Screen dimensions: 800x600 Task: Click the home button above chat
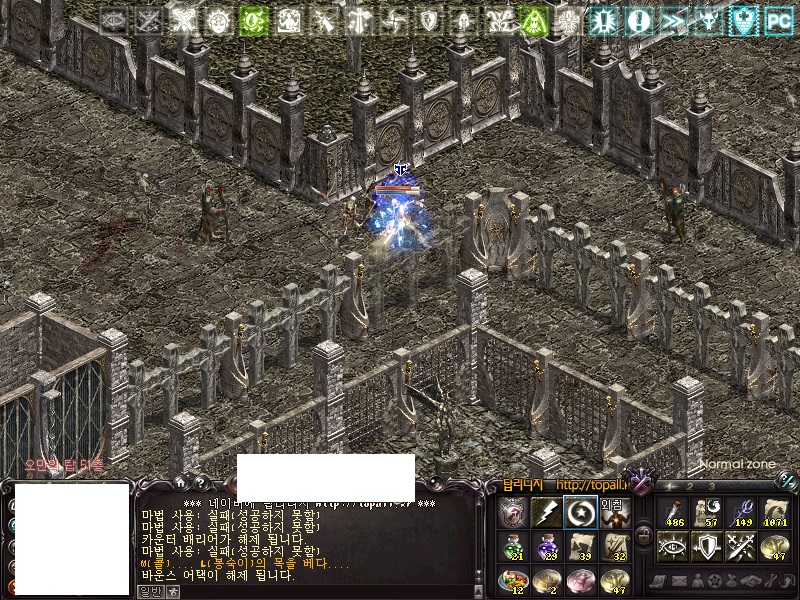(x=180, y=484)
